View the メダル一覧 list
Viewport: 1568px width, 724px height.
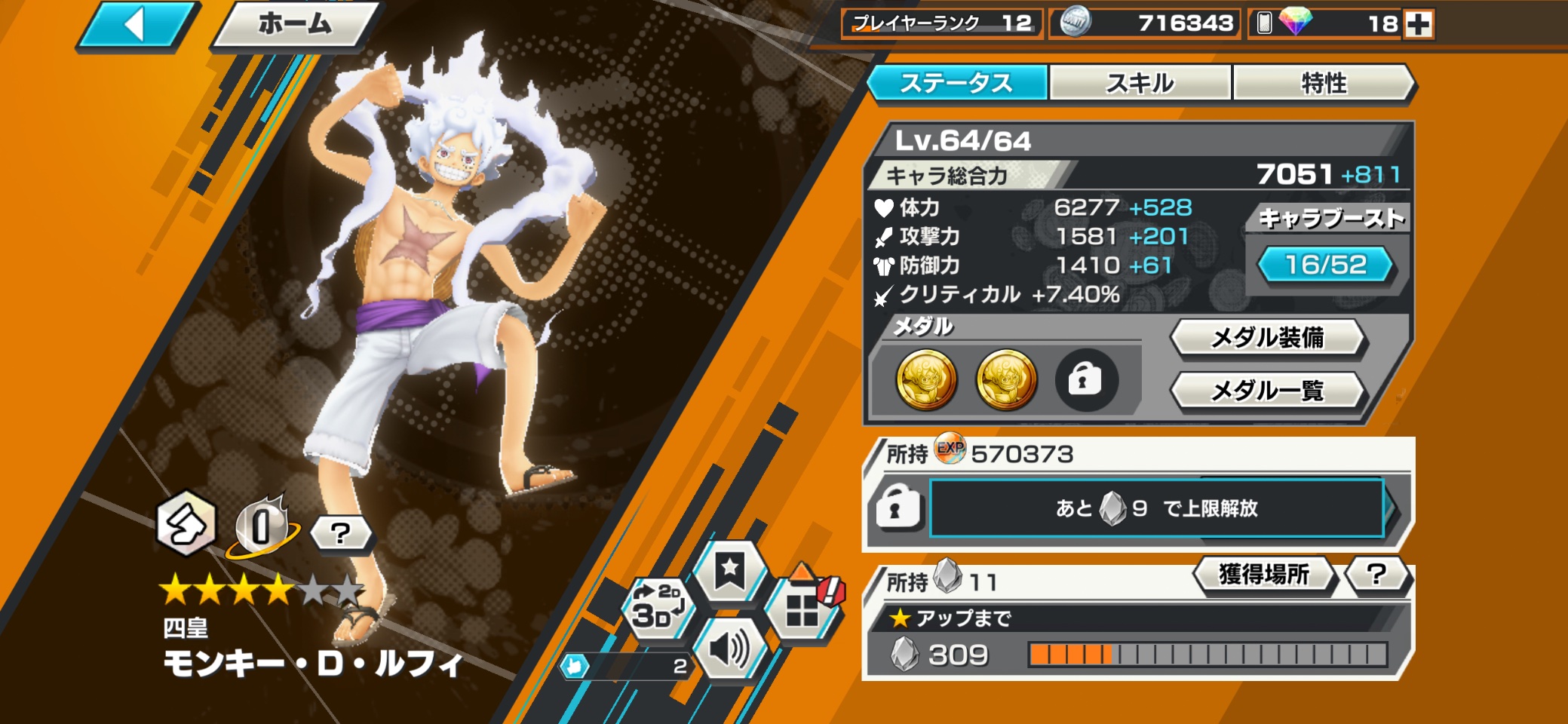click(1267, 391)
